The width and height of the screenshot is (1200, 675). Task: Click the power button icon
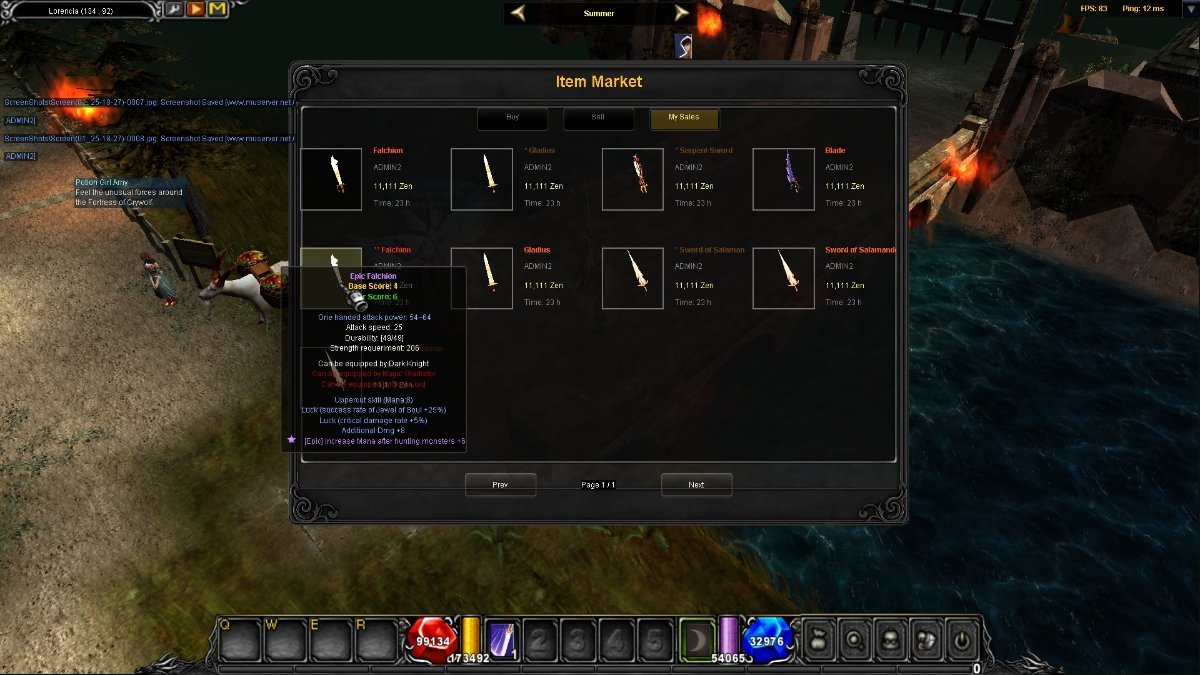tap(962, 638)
